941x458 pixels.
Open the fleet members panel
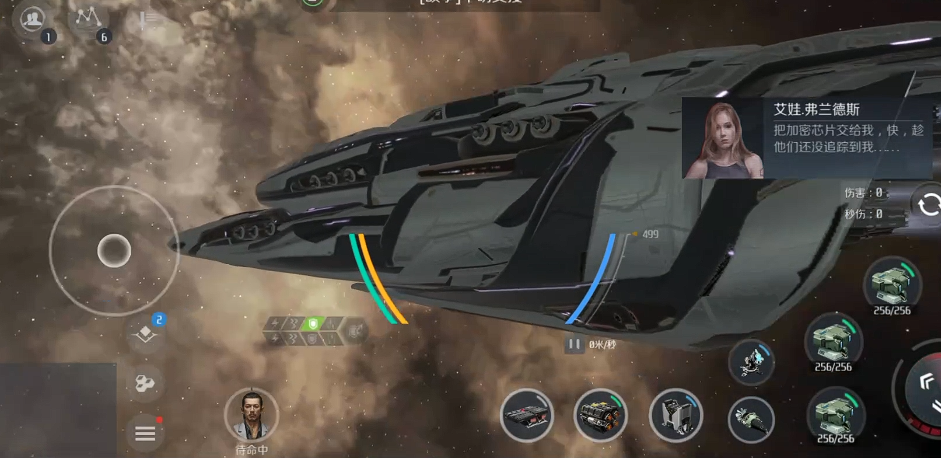click(x=35, y=19)
